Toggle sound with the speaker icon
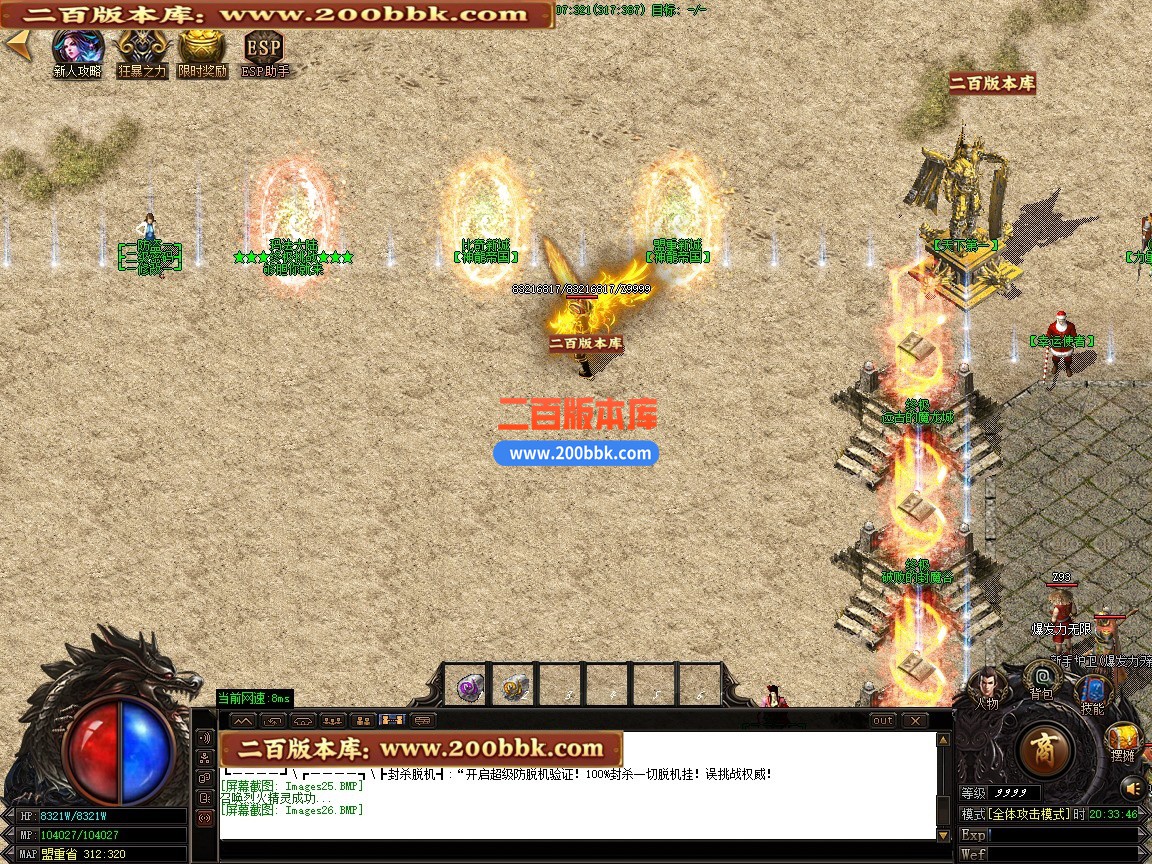 (x=1131, y=786)
